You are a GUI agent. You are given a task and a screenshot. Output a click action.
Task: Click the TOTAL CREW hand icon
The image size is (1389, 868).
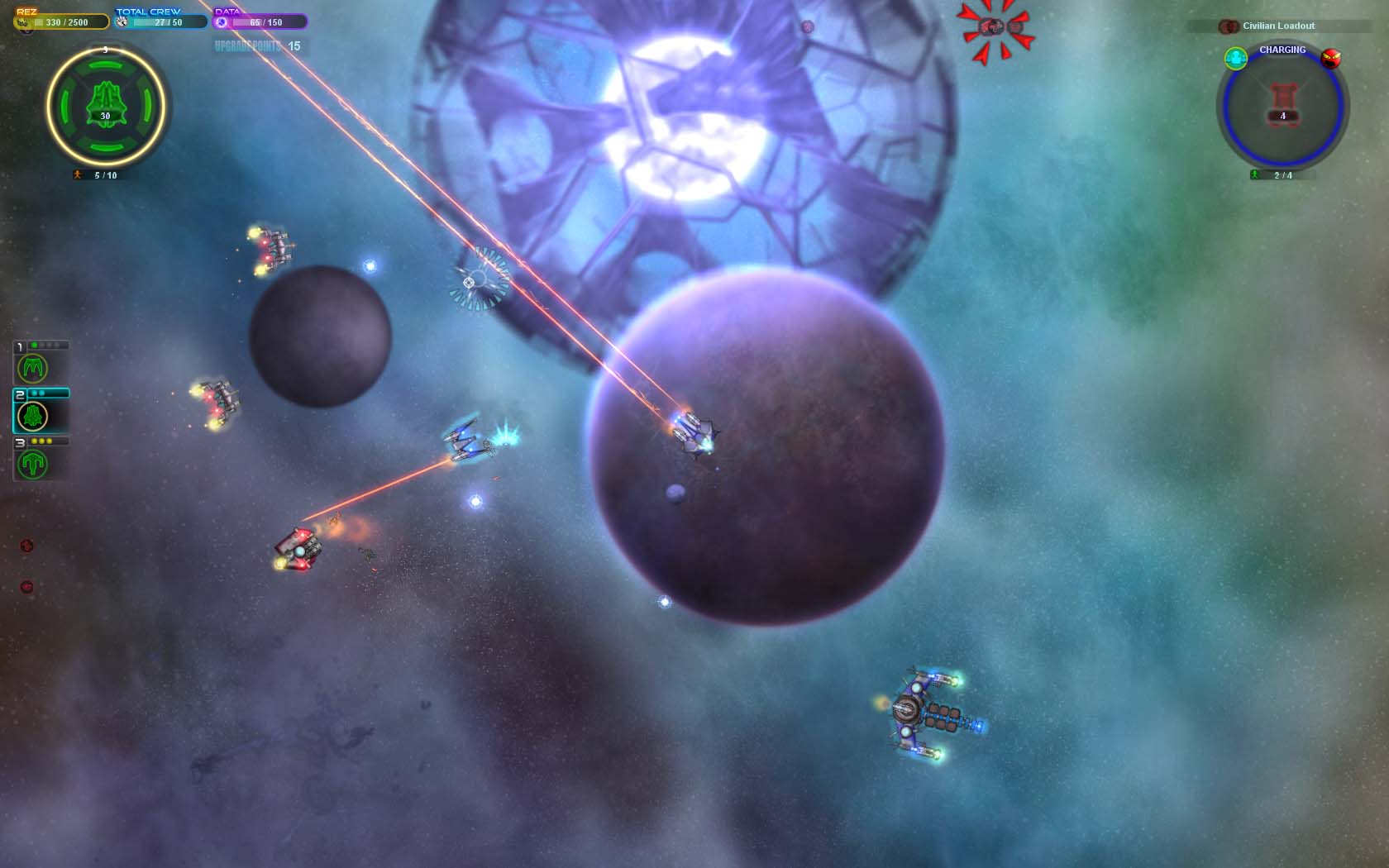coord(121,22)
